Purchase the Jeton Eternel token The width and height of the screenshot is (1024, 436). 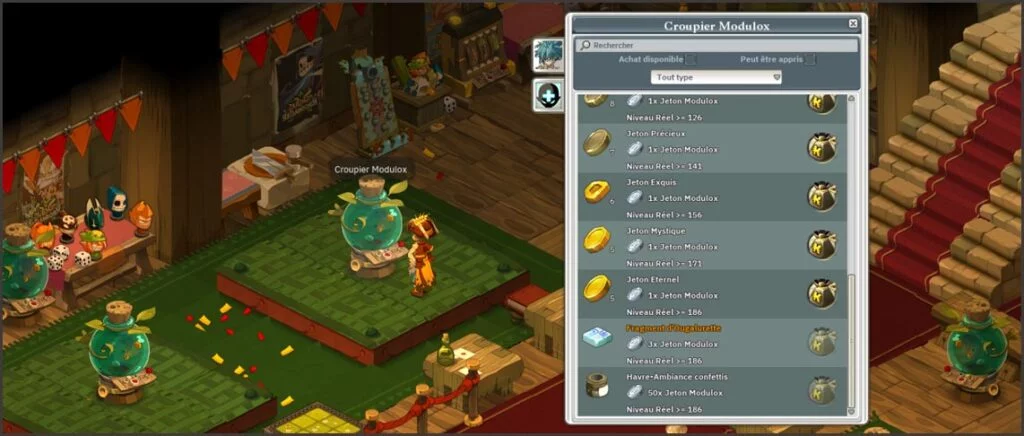pos(822,293)
